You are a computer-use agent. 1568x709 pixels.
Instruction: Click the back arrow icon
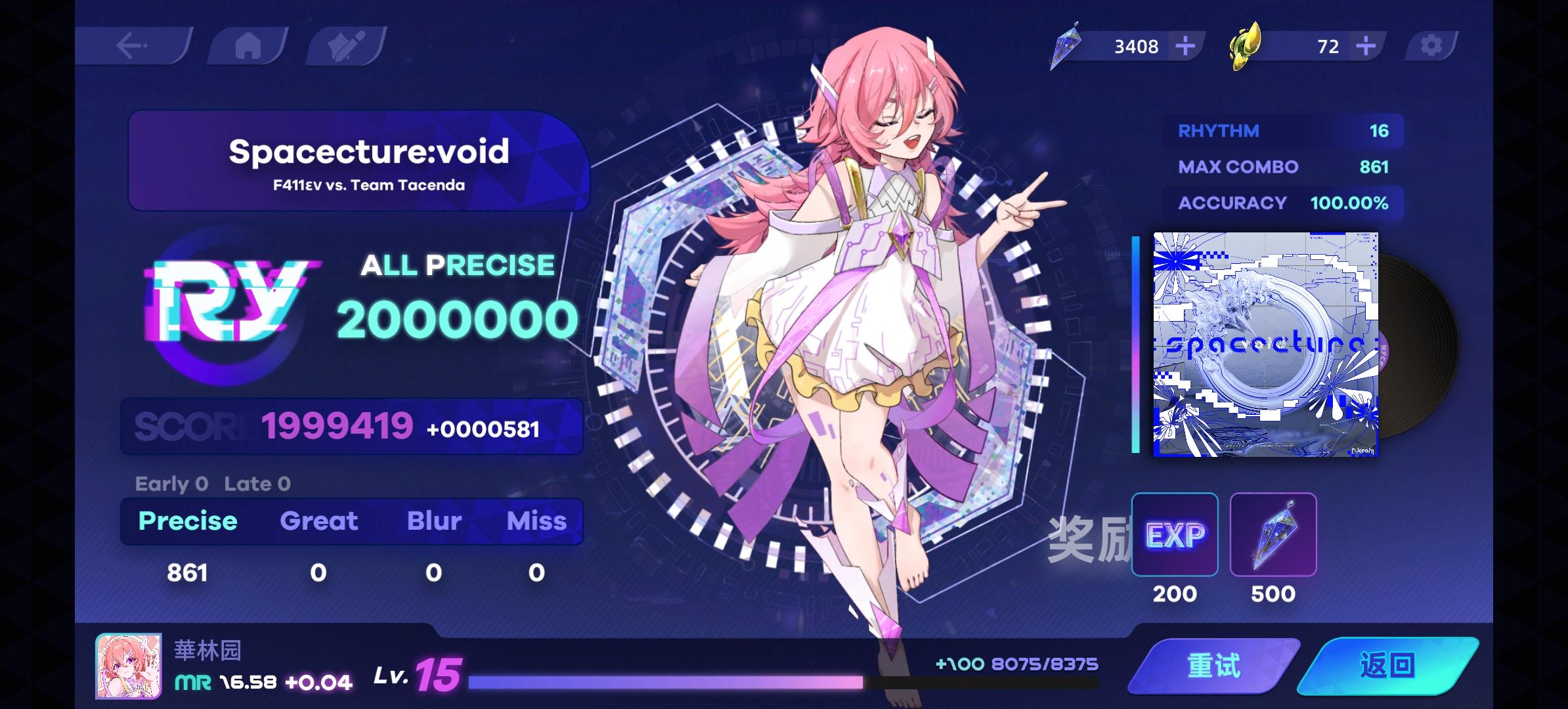click(x=131, y=45)
